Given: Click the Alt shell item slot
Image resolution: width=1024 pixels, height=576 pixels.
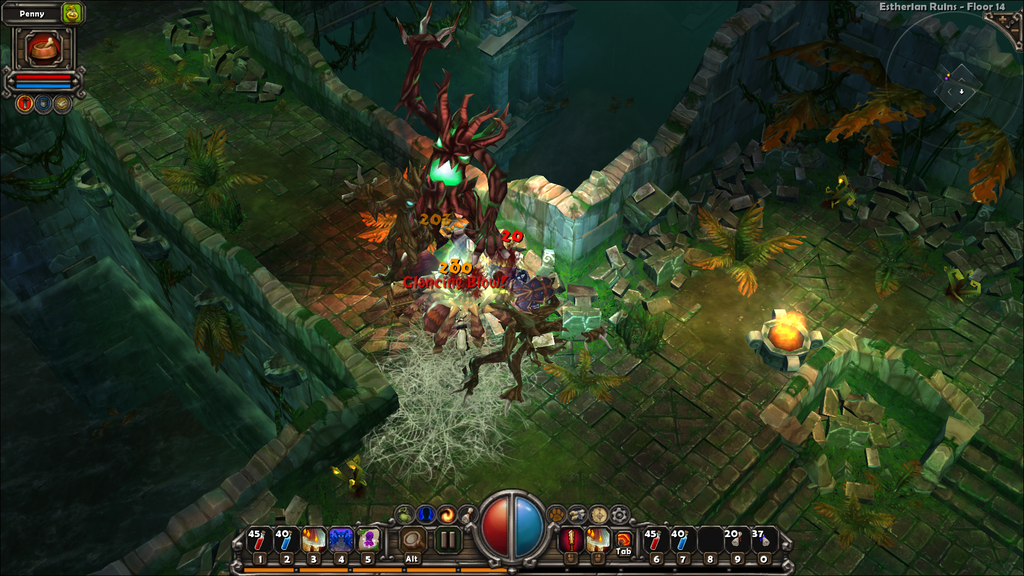Looking at the screenshot, I should point(411,541).
